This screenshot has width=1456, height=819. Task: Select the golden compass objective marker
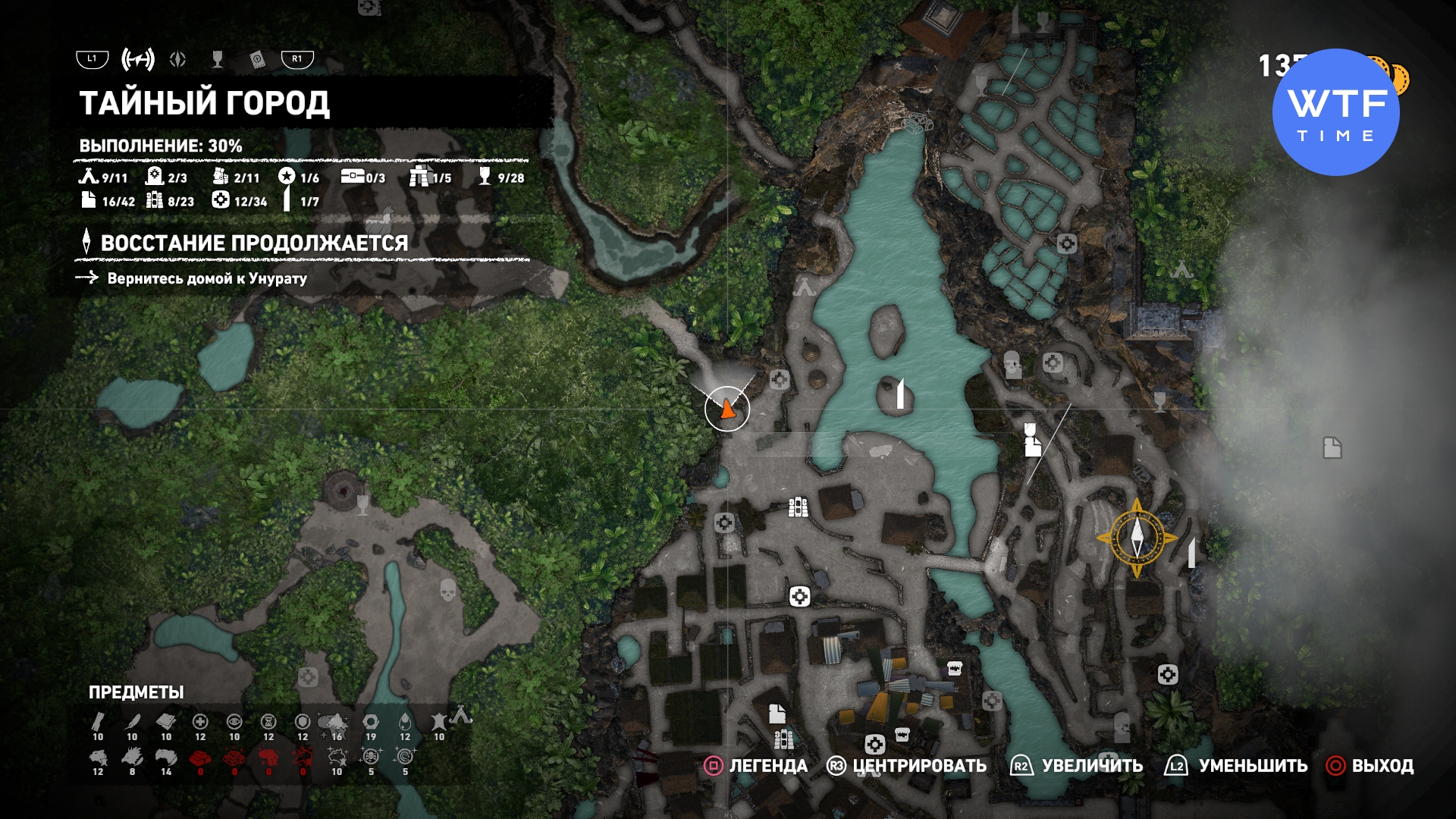(1137, 538)
